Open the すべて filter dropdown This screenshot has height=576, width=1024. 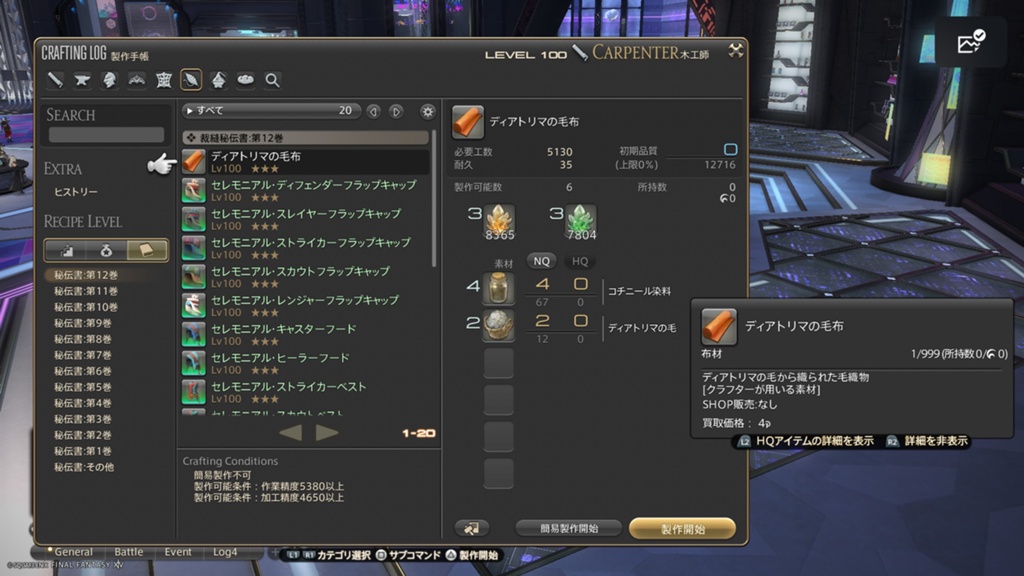(270, 111)
